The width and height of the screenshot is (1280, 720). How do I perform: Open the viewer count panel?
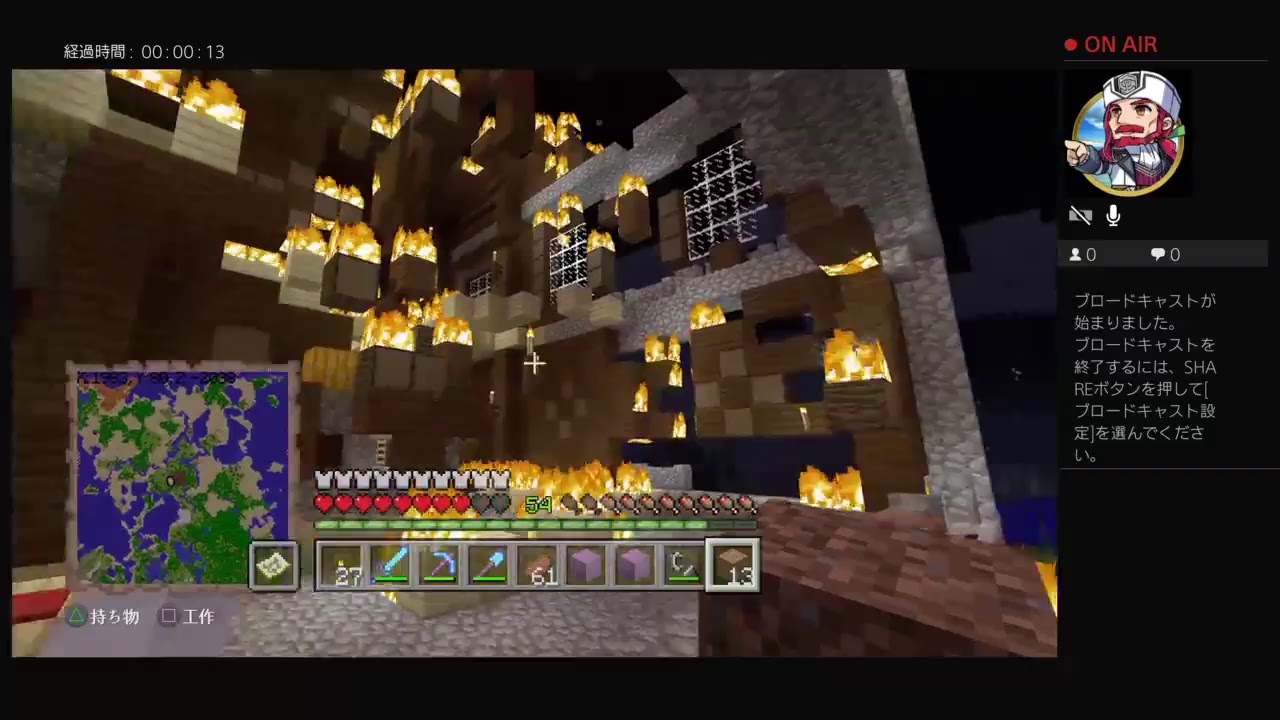pyautogui.click(x=1082, y=254)
